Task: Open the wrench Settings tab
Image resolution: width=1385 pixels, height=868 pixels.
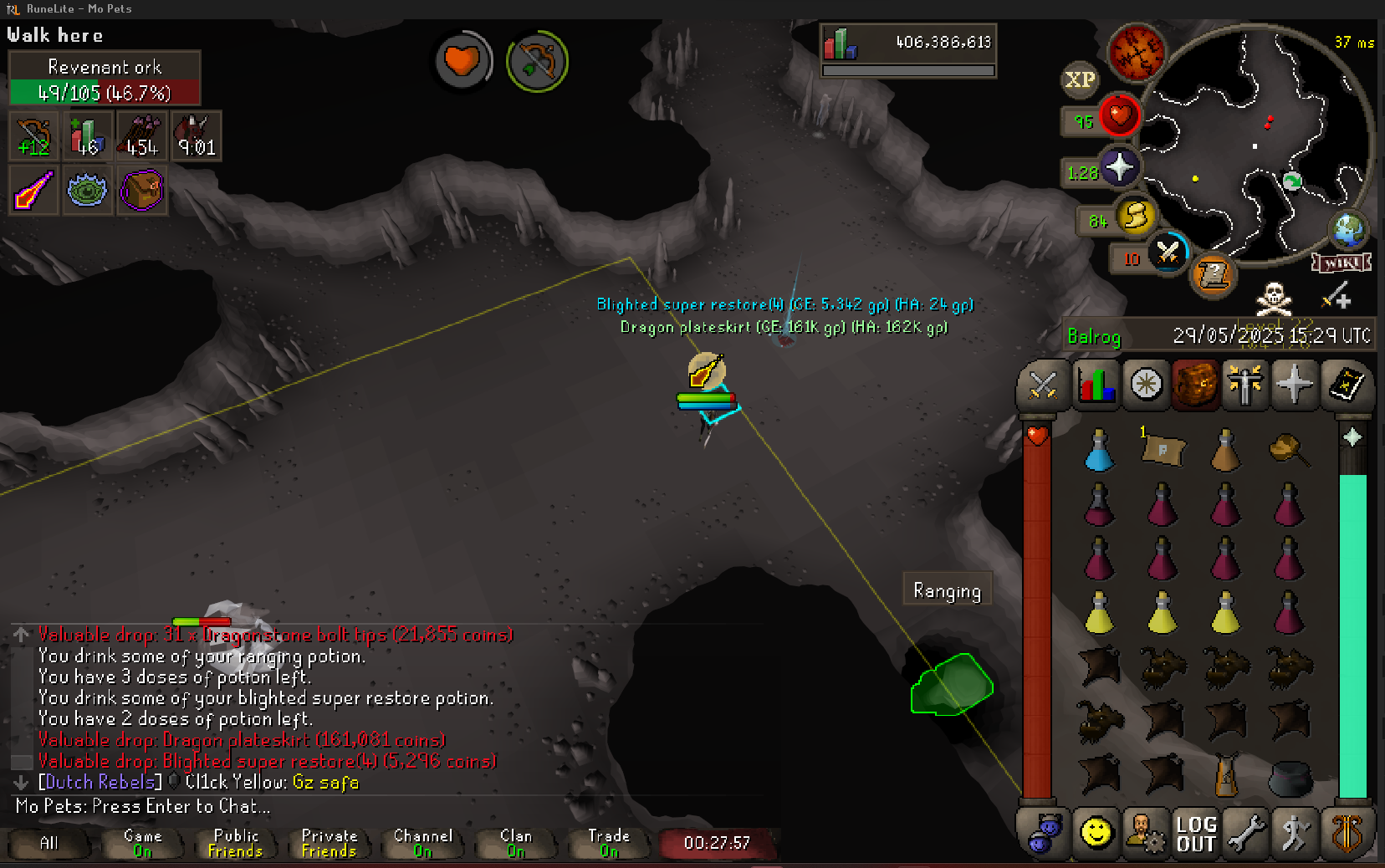Action: (1245, 834)
